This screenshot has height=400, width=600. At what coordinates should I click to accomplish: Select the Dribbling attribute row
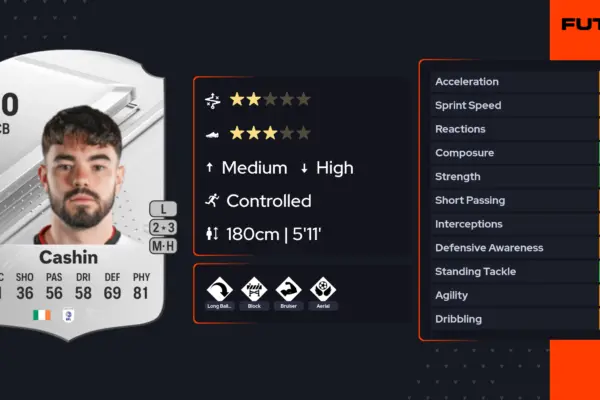510,319
